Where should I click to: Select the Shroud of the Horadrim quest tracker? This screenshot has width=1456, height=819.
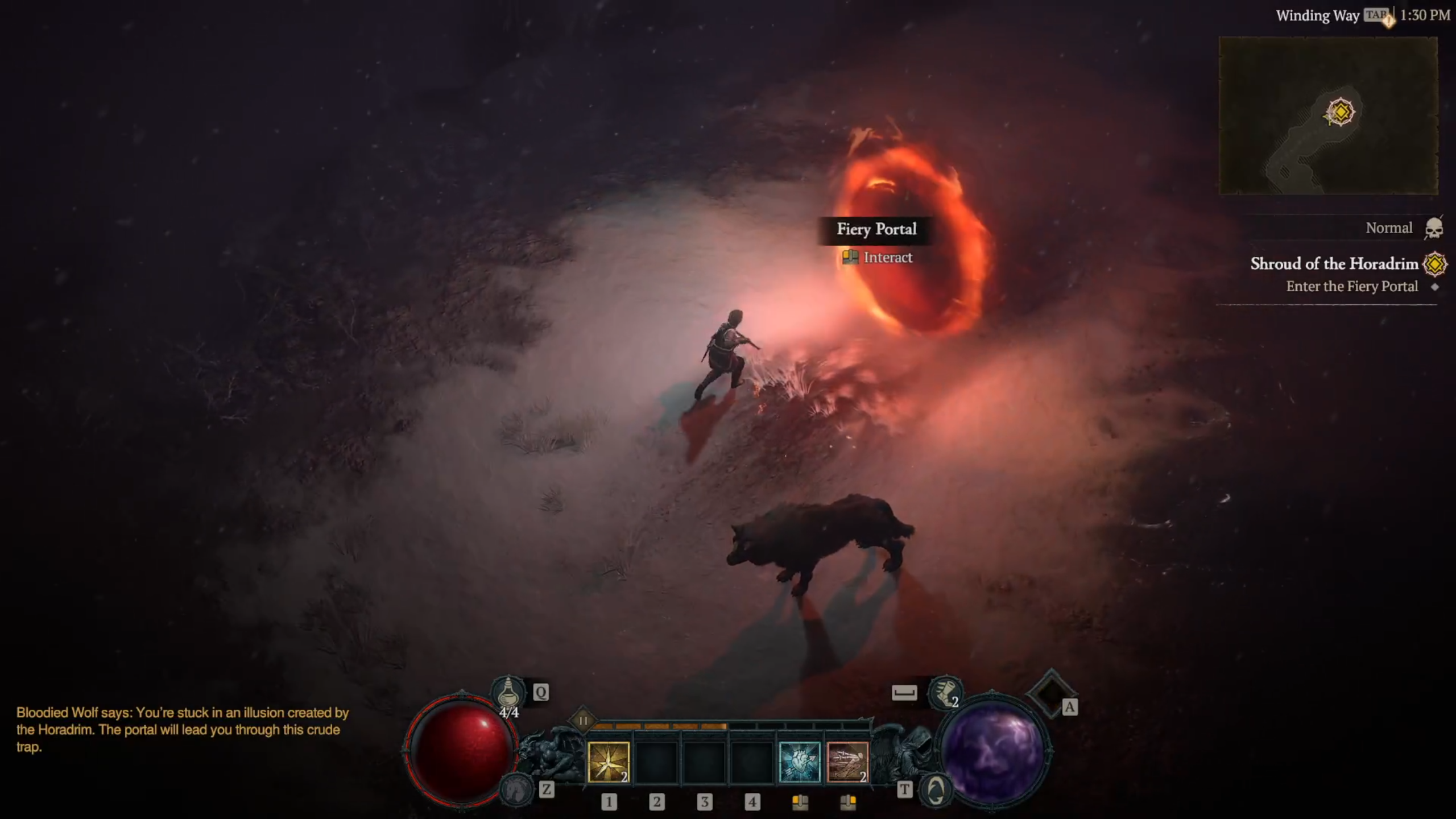tap(1334, 264)
